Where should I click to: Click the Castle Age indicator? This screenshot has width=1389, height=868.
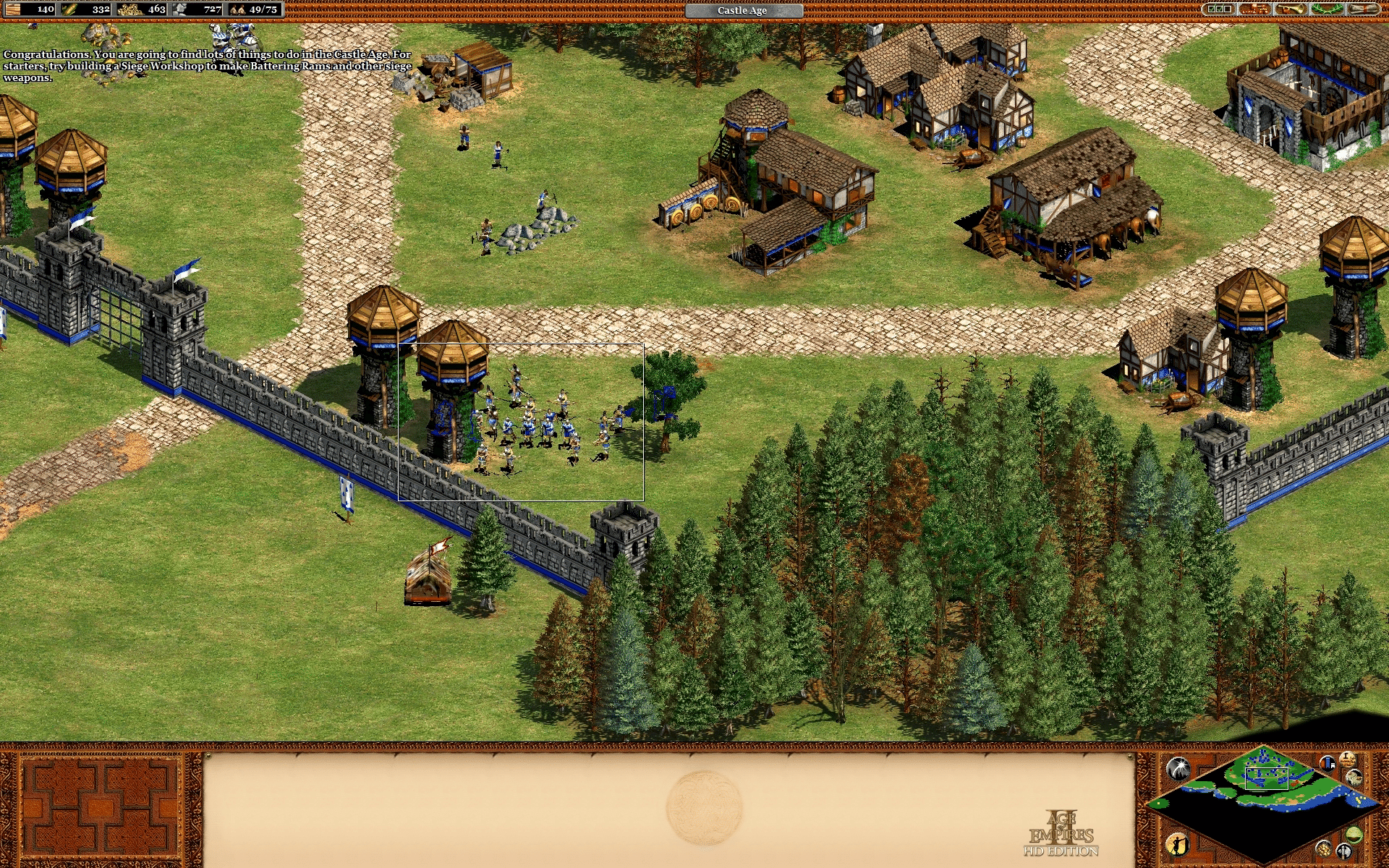(743, 10)
